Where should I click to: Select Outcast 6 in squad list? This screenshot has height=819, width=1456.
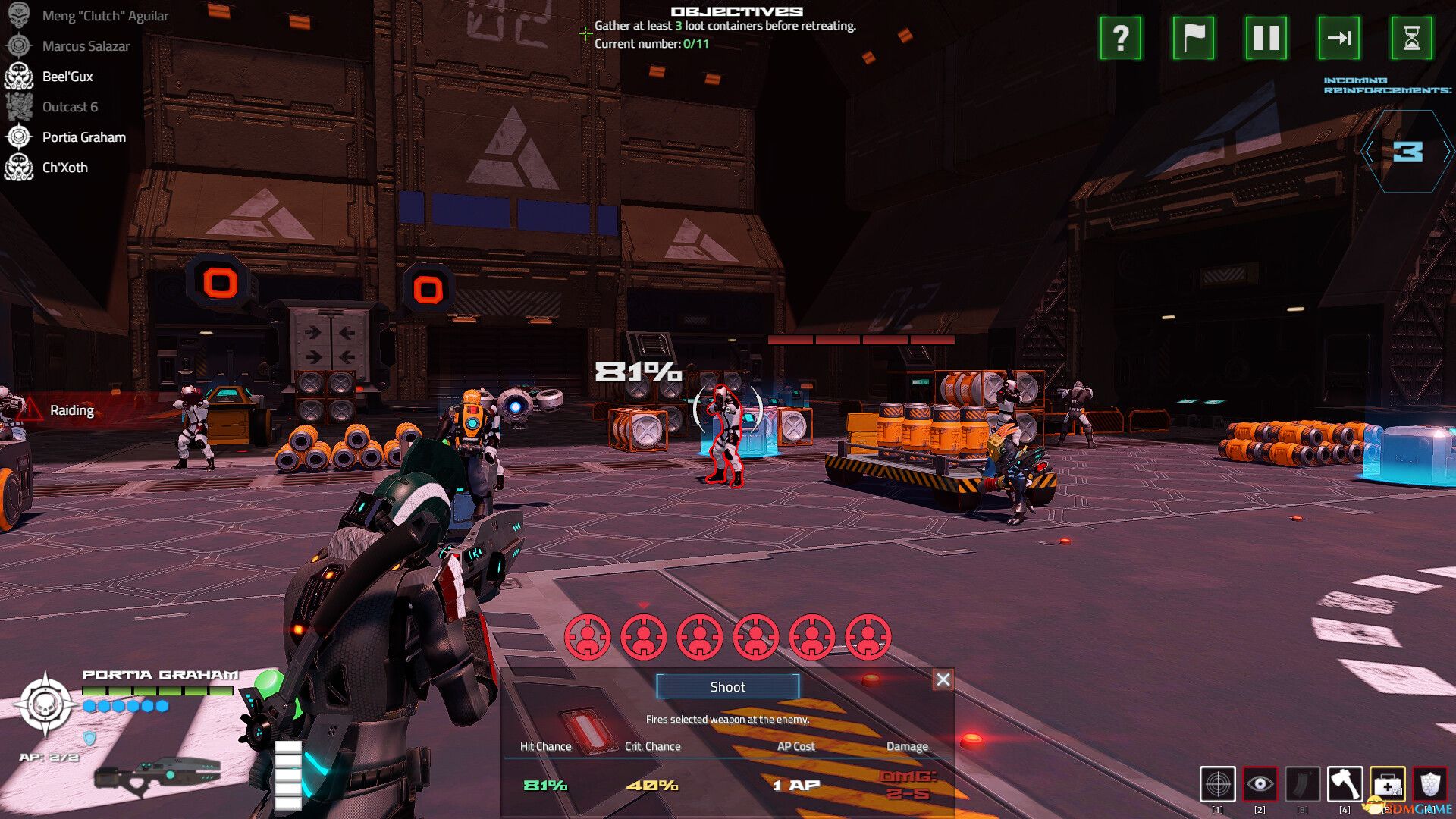coord(70,107)
